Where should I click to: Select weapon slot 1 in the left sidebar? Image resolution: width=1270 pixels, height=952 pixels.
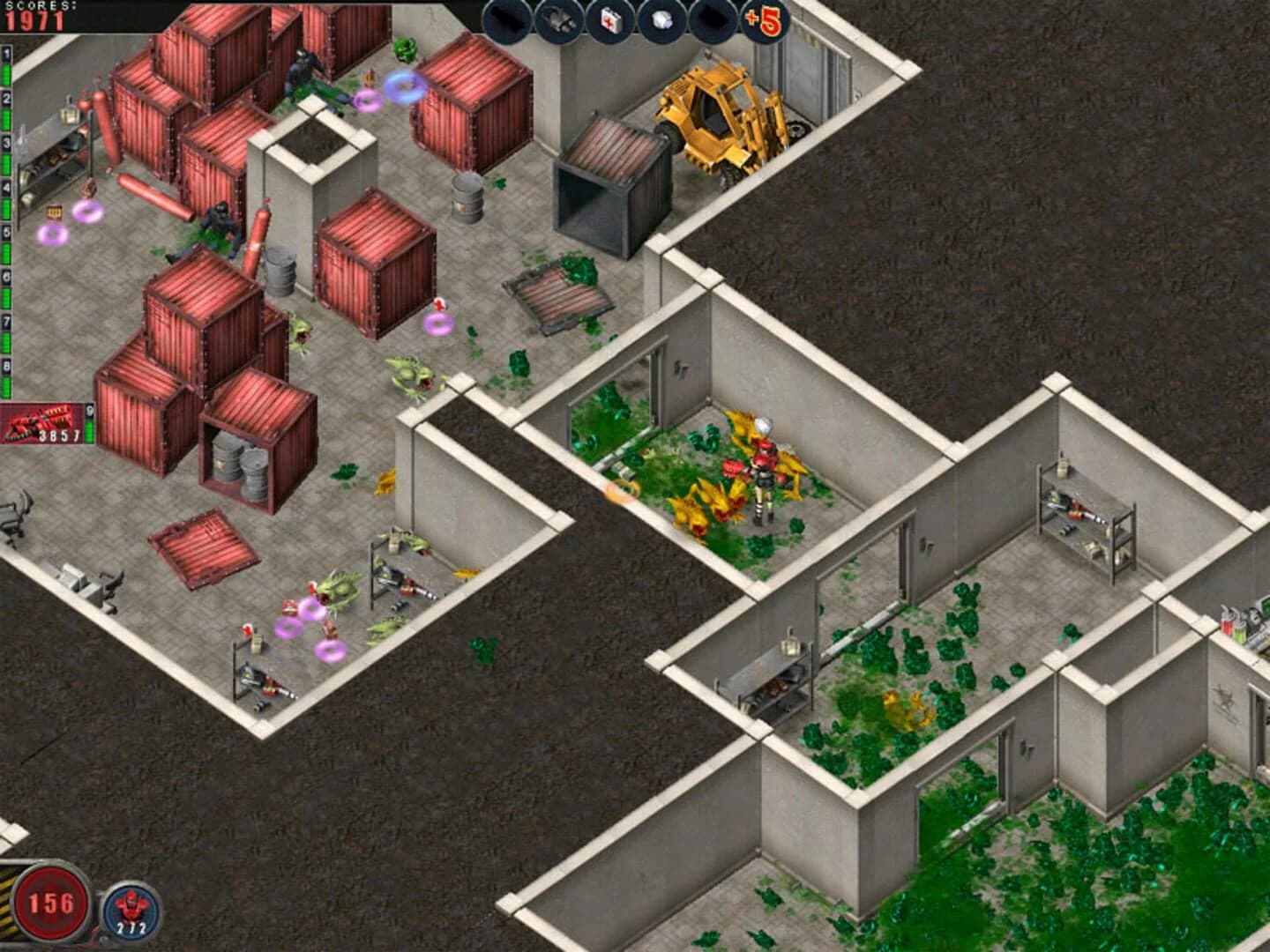point(7,55)
